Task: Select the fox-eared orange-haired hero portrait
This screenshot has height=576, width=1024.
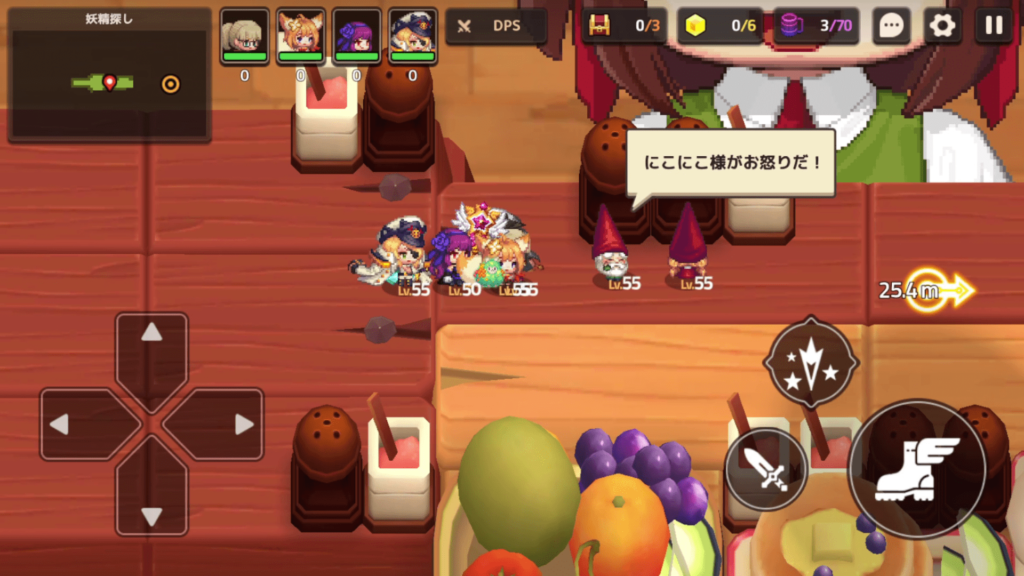Action: pos(300,35)
